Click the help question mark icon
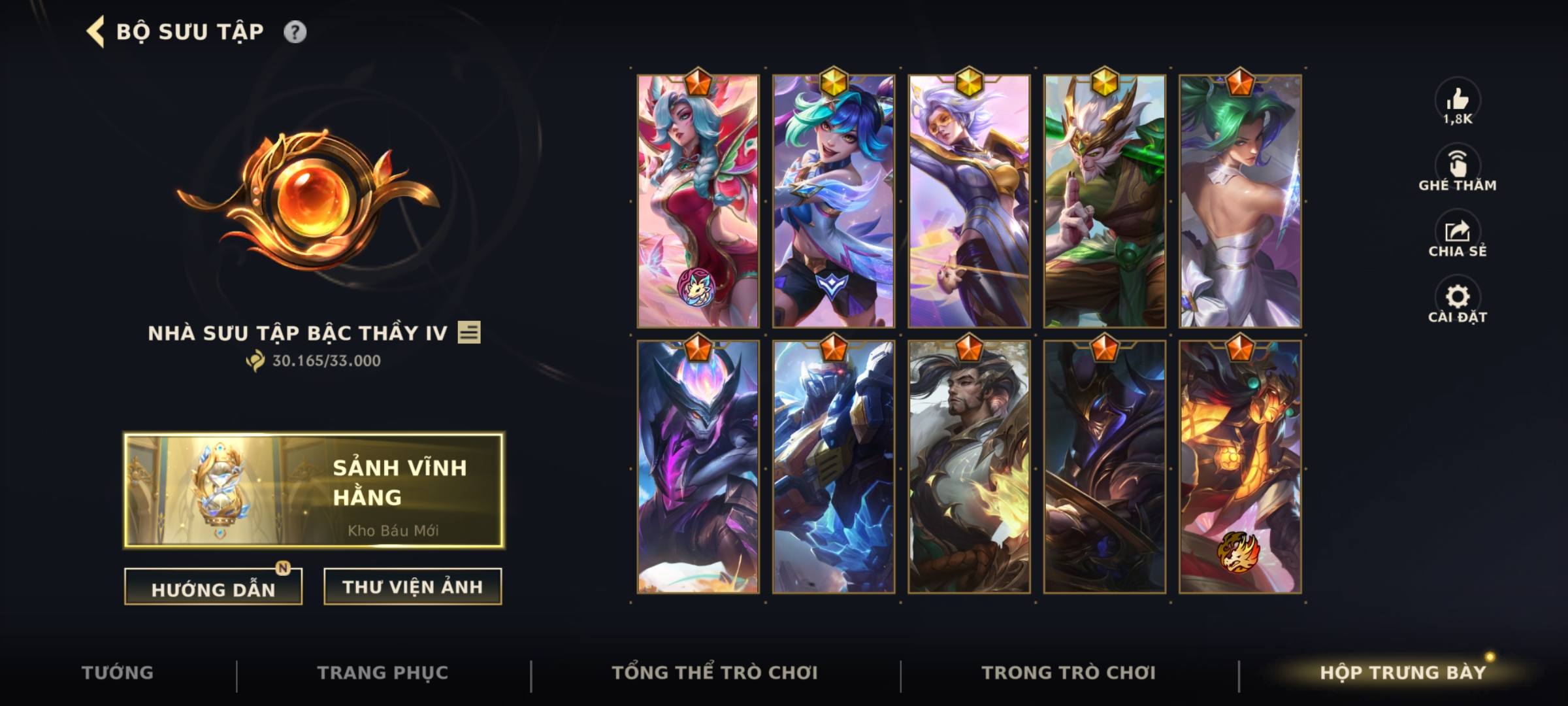1568x706 pixels. [295, 29]
